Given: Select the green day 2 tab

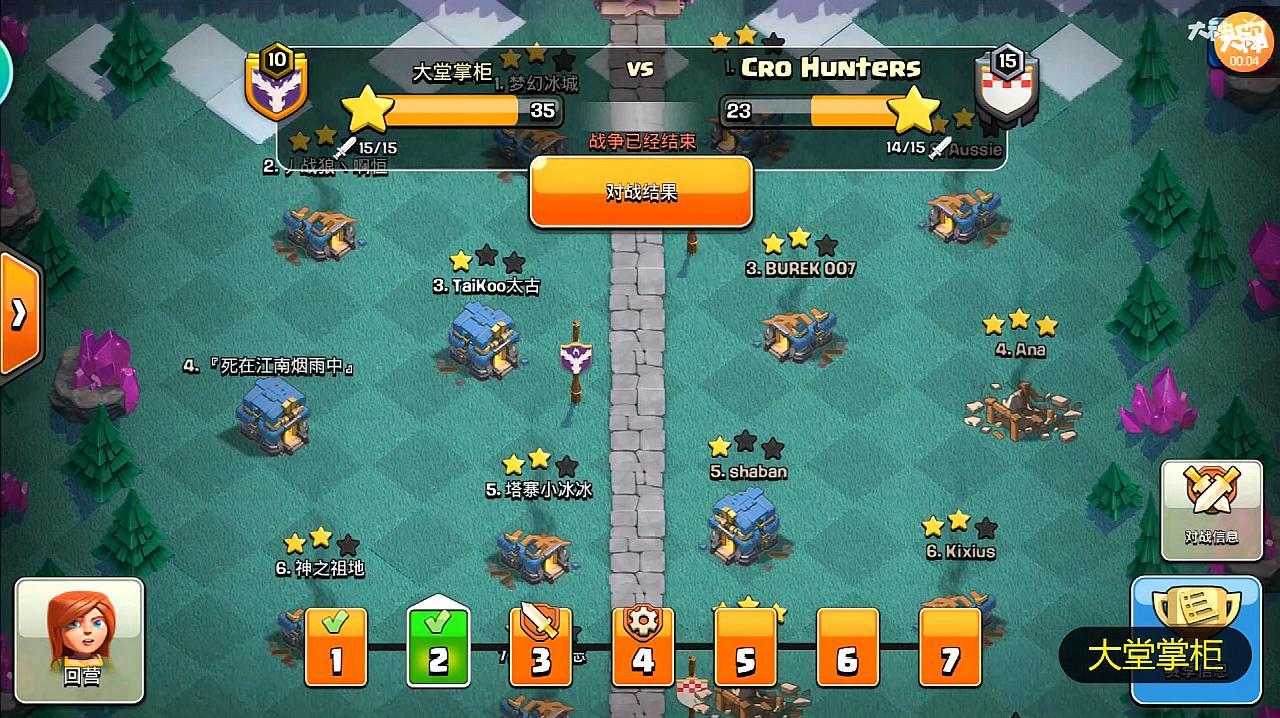Looking at the screenshot, I should click(x=438, y=647).
